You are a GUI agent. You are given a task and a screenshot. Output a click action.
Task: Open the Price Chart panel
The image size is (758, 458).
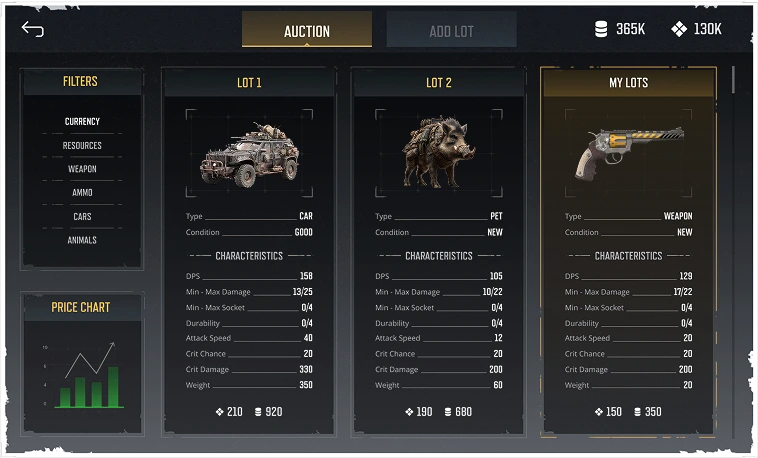pyautogui.click(x=82, y=307)
